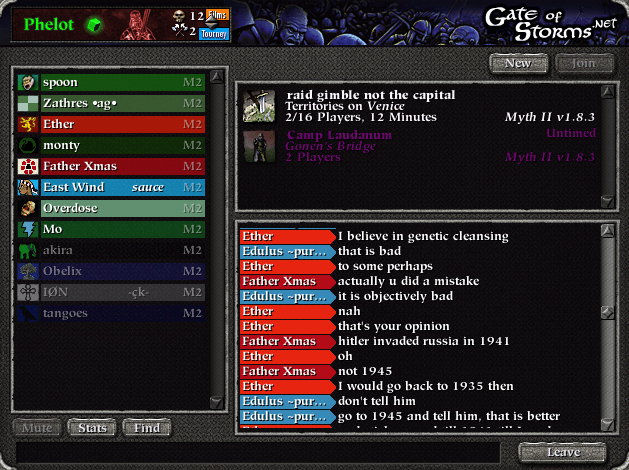Select player spoon in the list
629x470 pixels.
tap(111, 82)
